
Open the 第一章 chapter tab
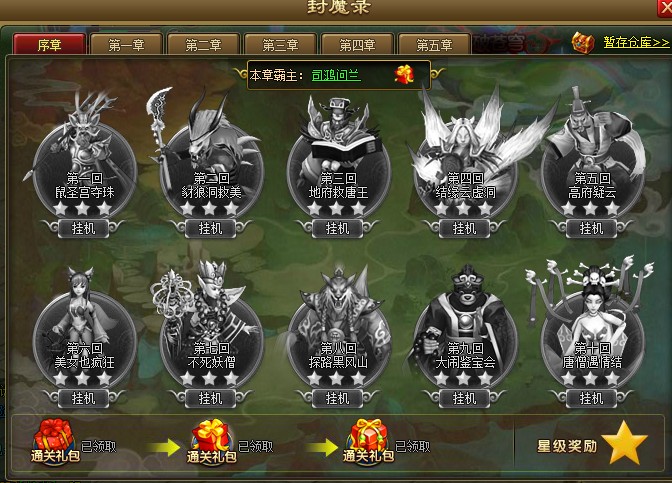(x=127, y=44)
